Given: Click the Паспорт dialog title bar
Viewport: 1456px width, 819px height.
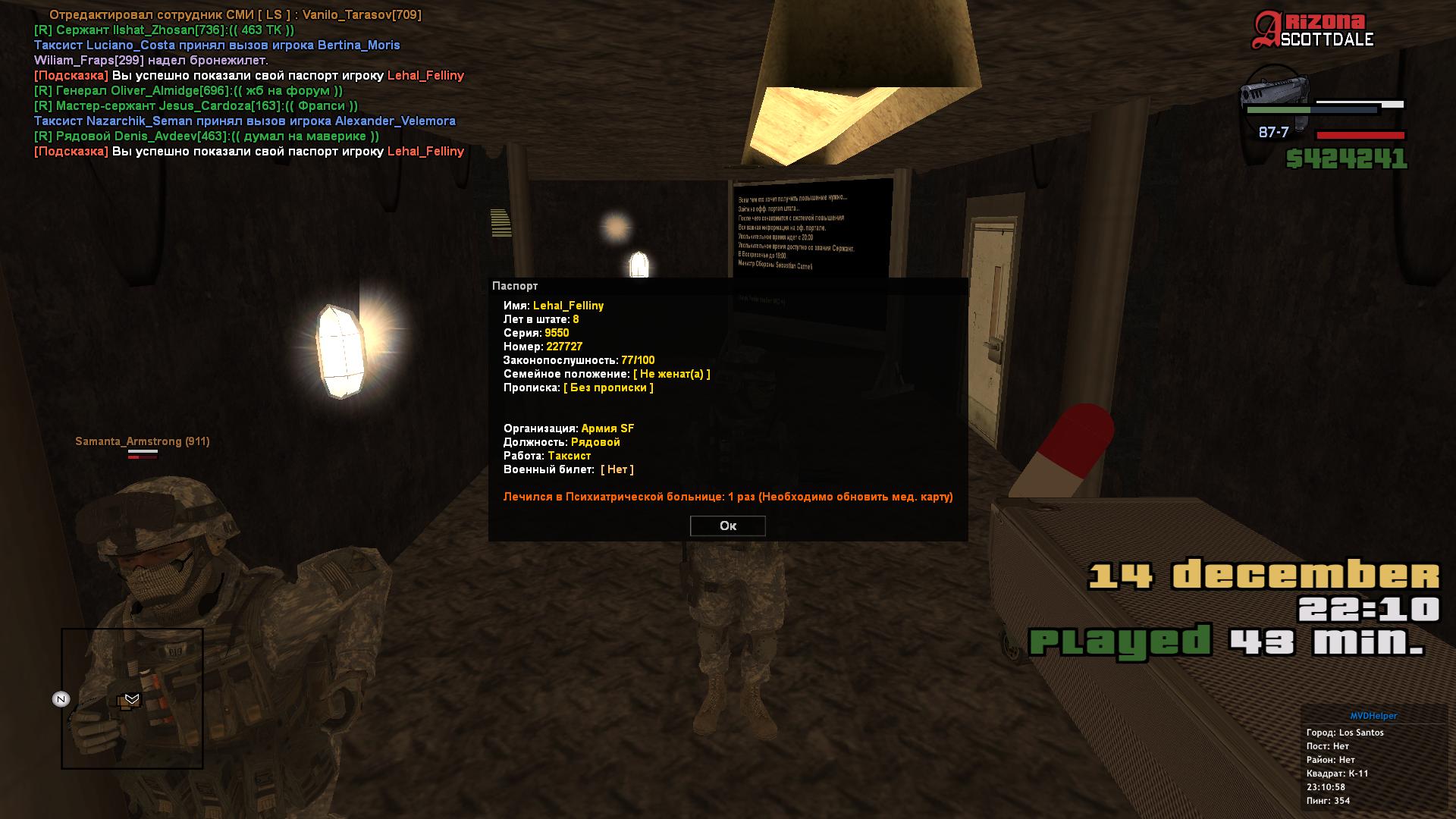Looking at the screenshot, I should (727, 286).
